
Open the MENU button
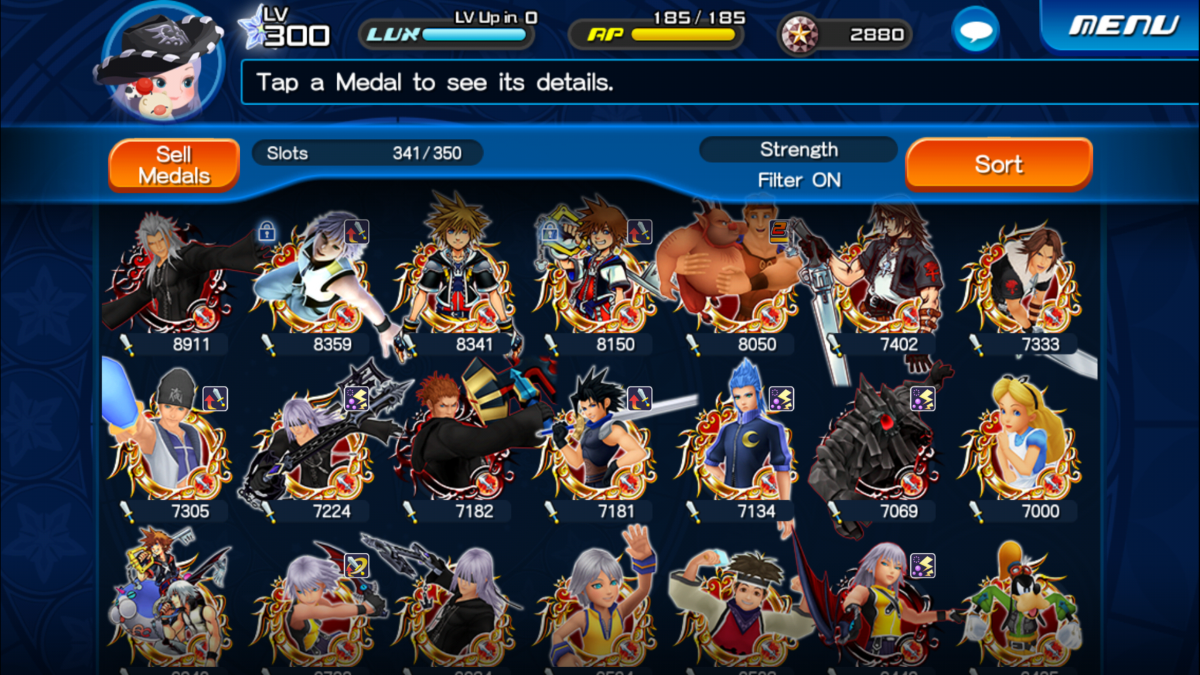coord(1124,25)
